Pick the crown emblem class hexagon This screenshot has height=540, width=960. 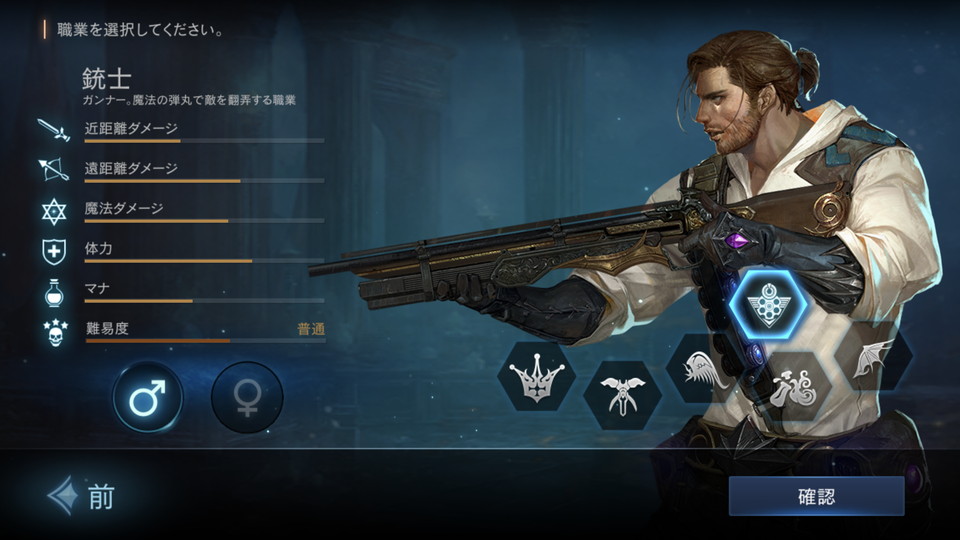[x=537, y=376]
